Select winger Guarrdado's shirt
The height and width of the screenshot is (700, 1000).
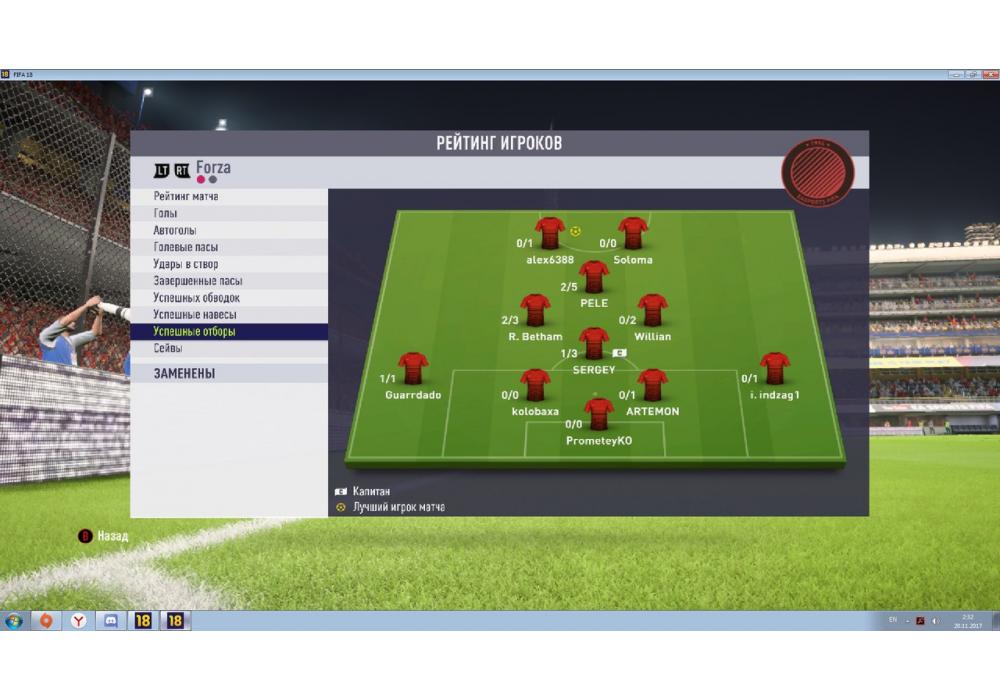(x=413, y=368)
